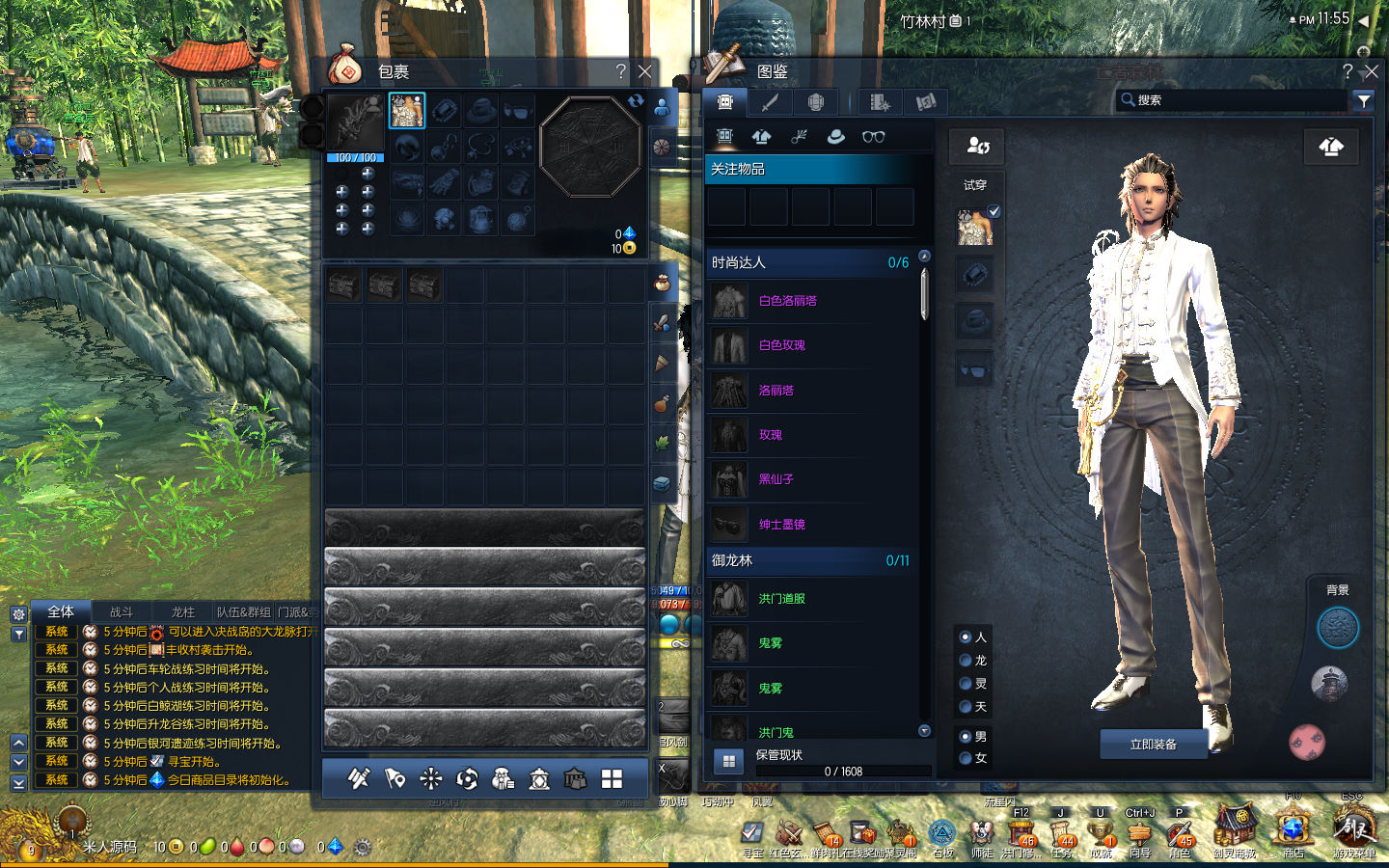The image size is (1389, 868).
Task: Open the 游戏菜单 game menu
Action: coord(1353,827)
